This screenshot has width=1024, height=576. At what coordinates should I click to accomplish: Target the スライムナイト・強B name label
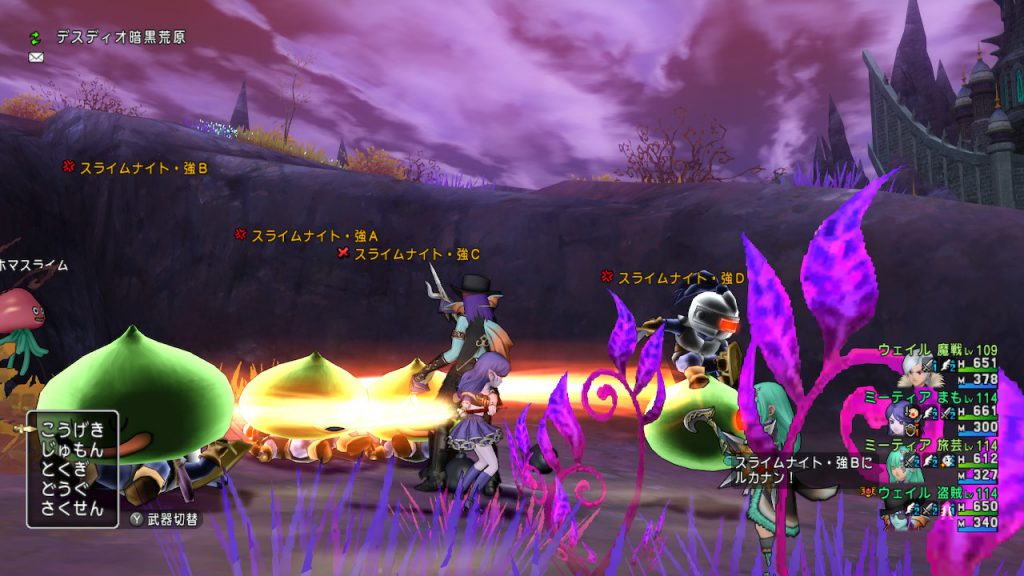[x=143, y=168]
